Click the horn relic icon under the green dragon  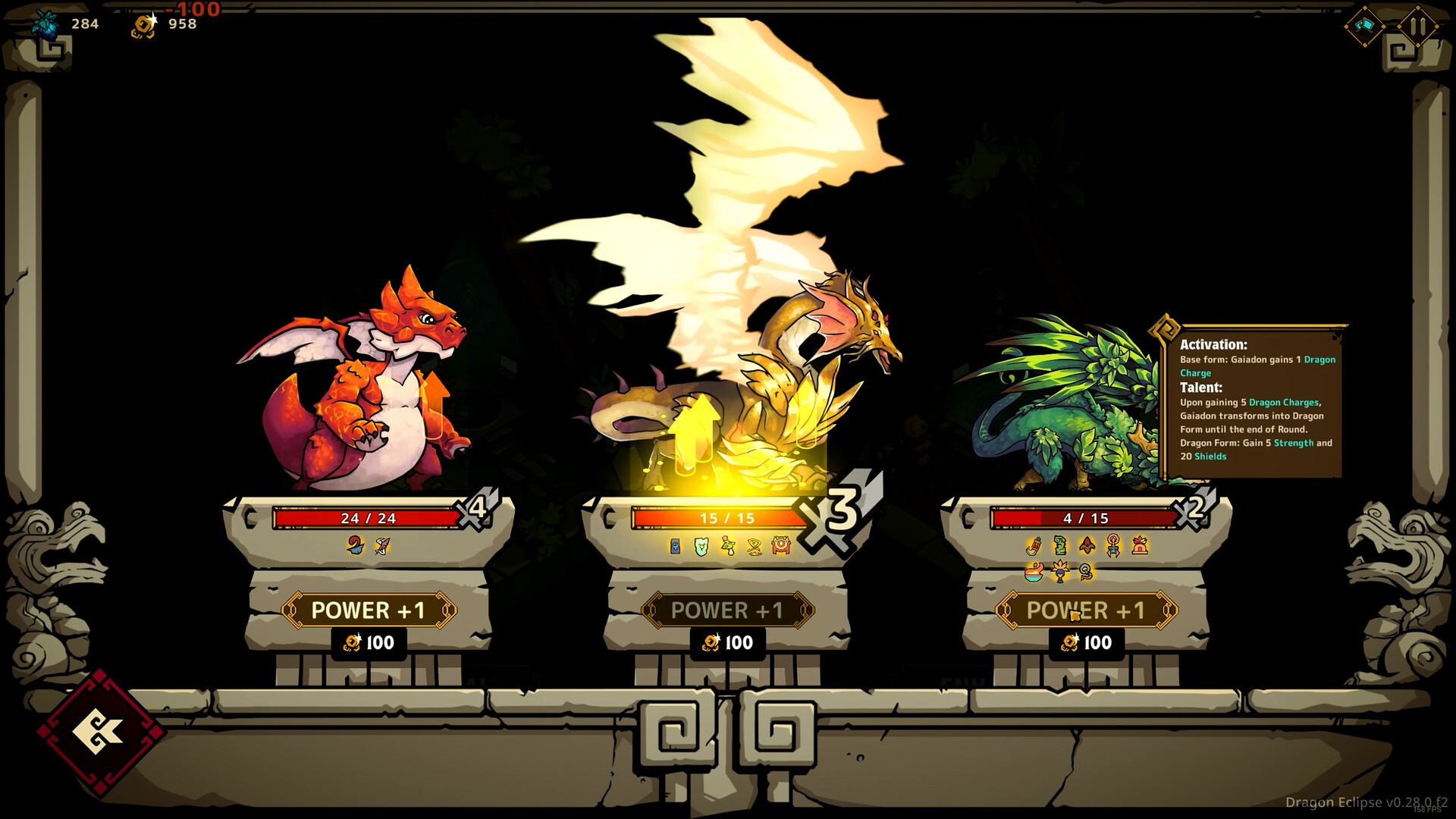pyautogui.click(x=1034, y=545)
